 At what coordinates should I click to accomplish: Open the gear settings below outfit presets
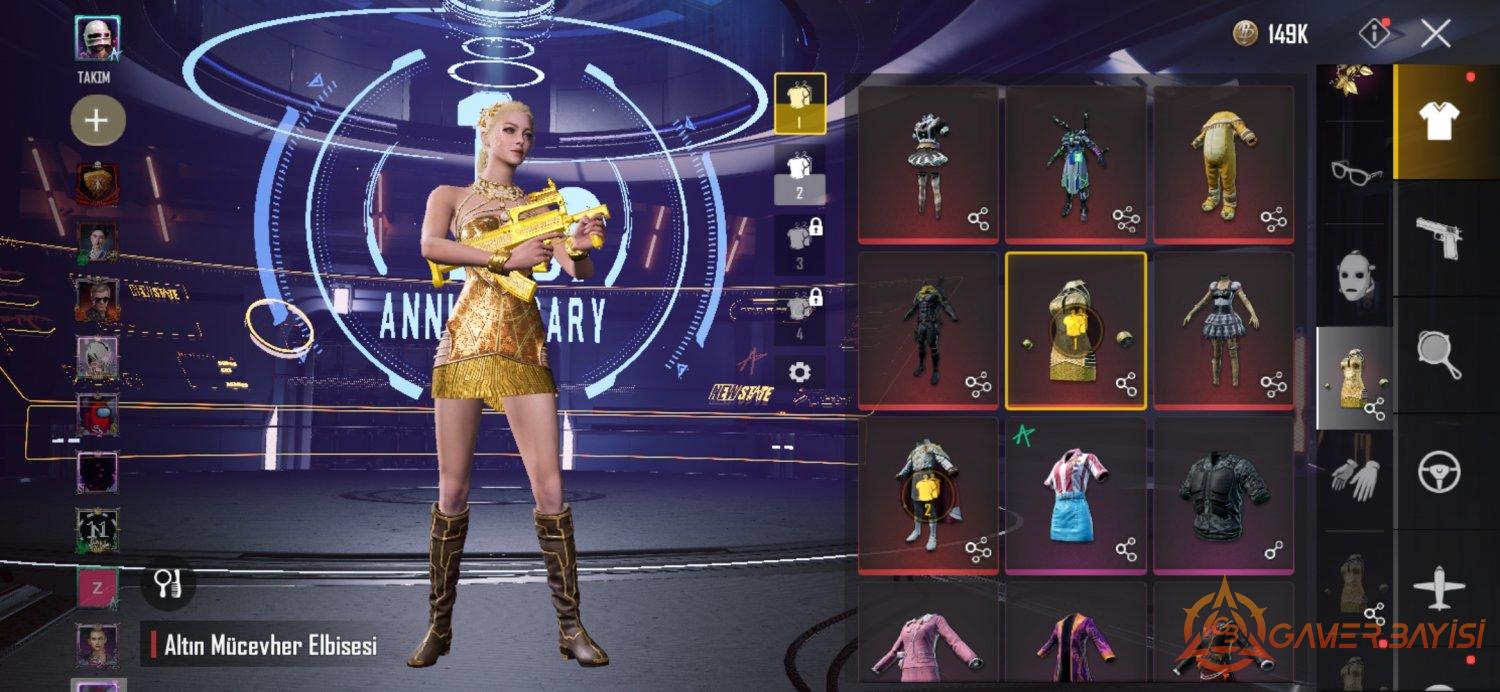[x=800, y=373]
